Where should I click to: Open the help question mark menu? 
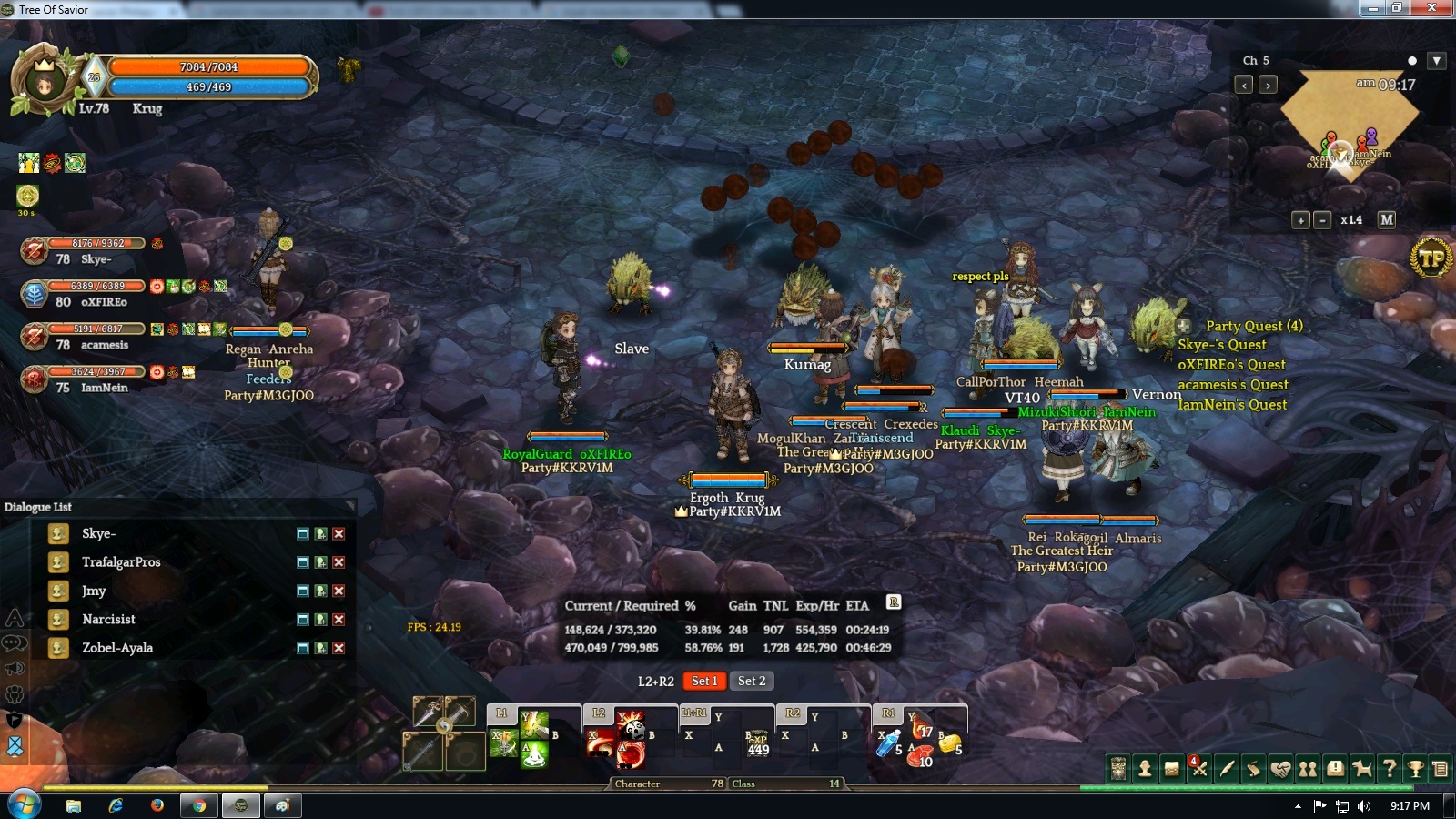click(x=1389, y=769)
